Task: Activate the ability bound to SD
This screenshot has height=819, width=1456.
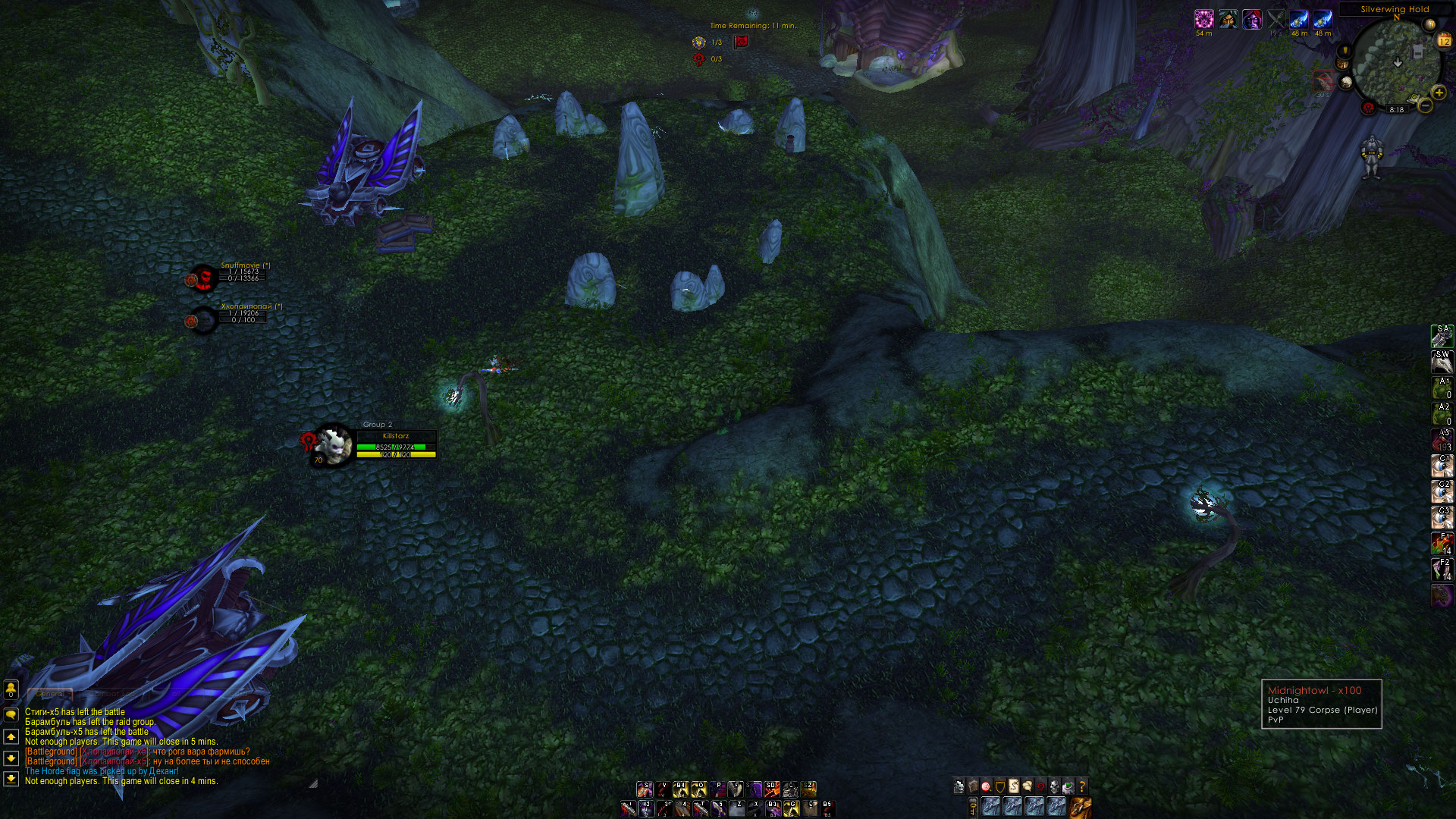Action: 772,789
